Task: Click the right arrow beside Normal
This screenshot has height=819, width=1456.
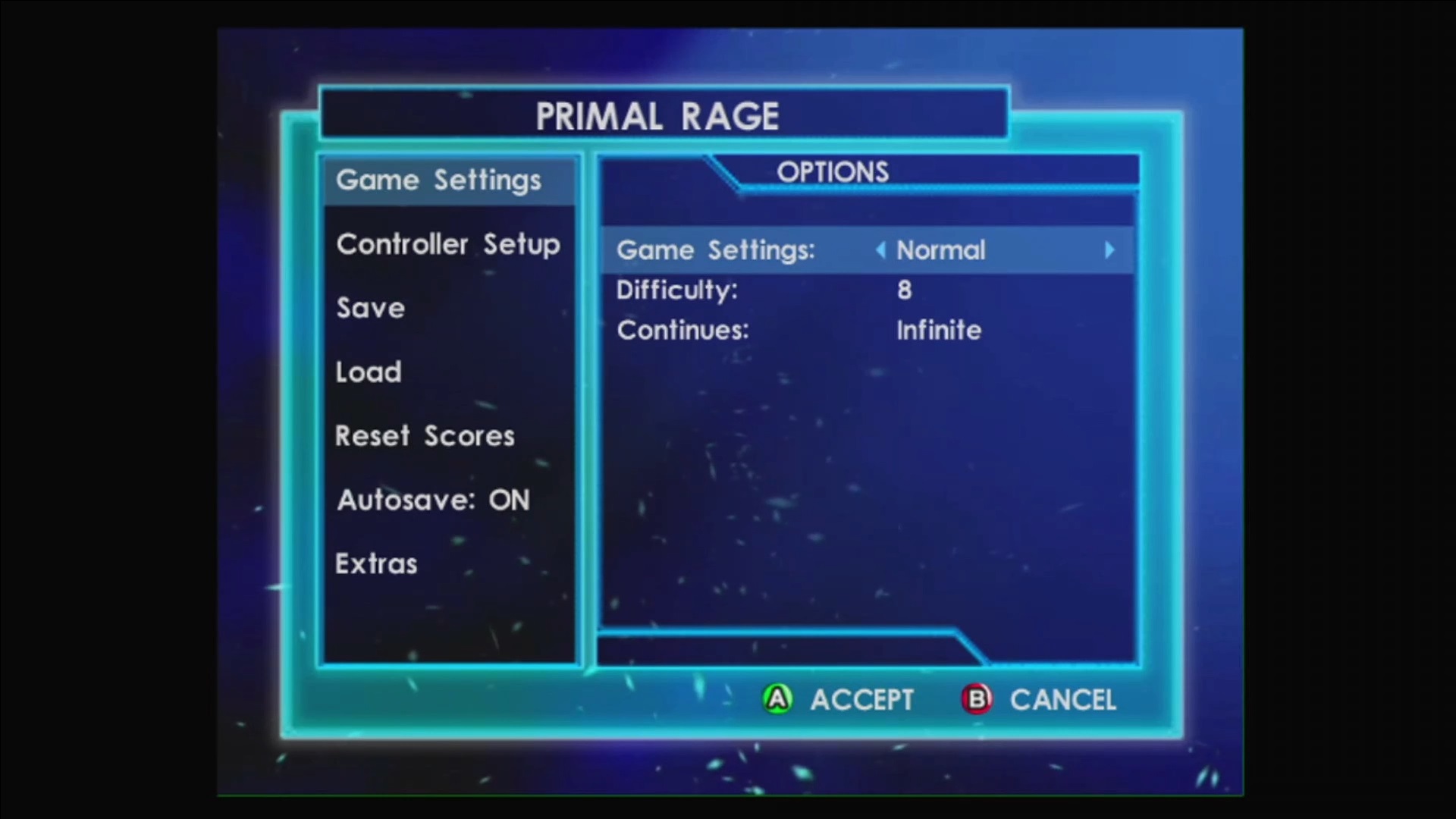Action: click(x=1109, y=250)
